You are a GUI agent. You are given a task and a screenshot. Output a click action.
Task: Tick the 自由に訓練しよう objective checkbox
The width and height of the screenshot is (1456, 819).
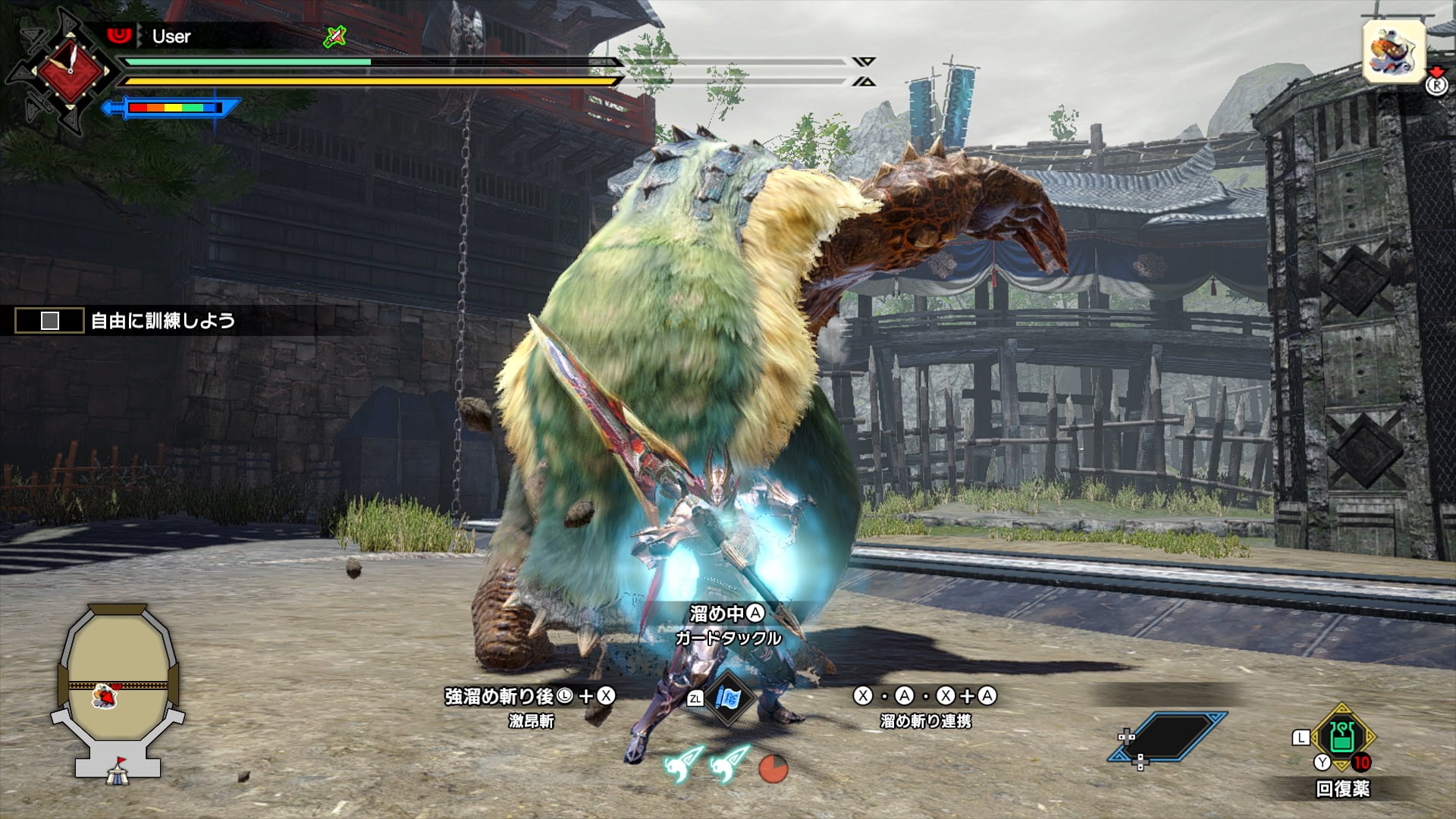50,321
